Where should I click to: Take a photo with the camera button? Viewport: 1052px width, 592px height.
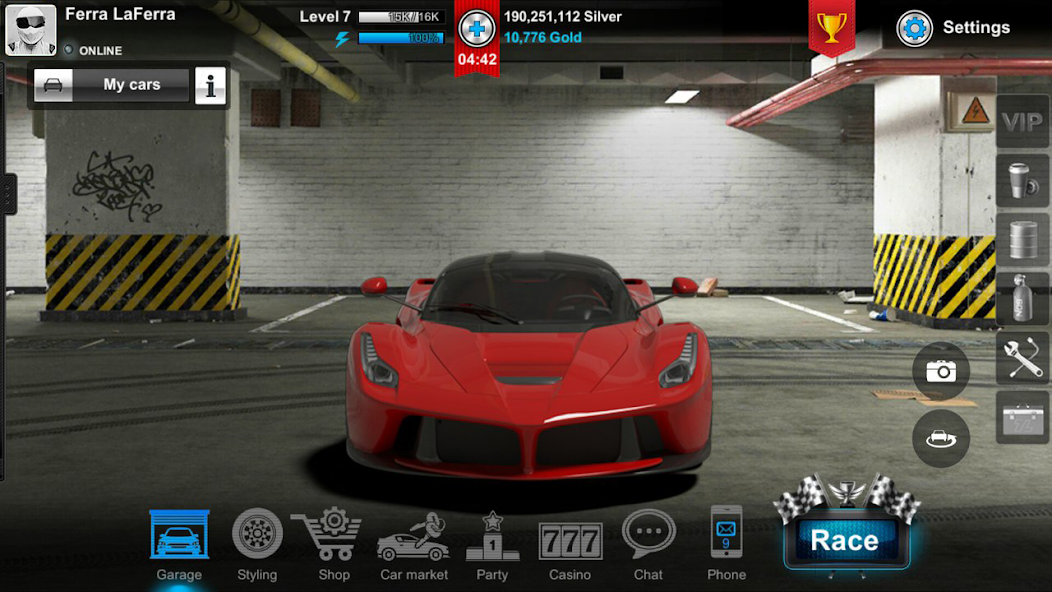[940, 372]
